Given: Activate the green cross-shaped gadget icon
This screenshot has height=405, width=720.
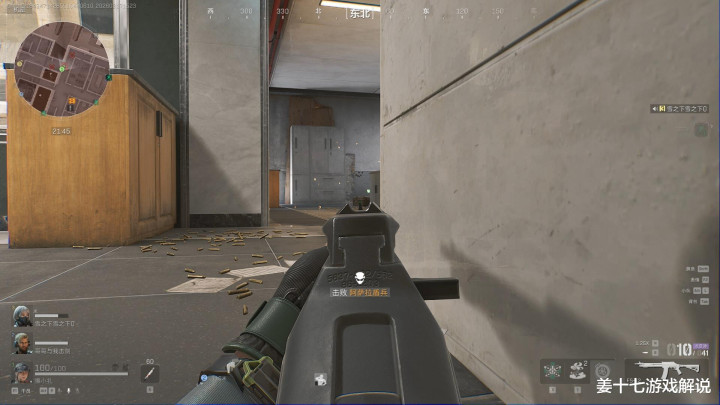Looking at the screenshot, I should coord(551,371).
